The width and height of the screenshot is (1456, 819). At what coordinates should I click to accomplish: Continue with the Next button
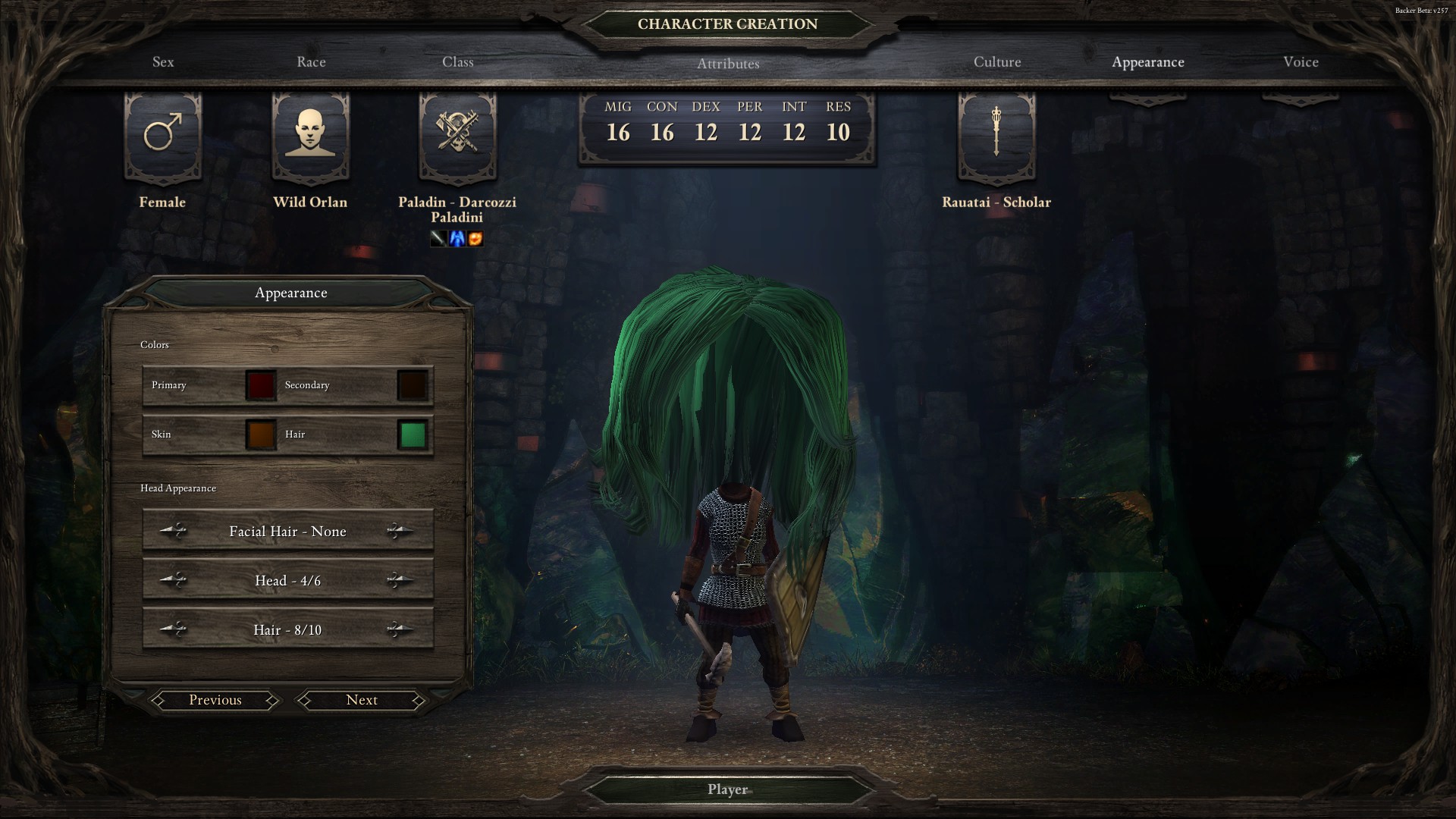(x=362, y=700)
